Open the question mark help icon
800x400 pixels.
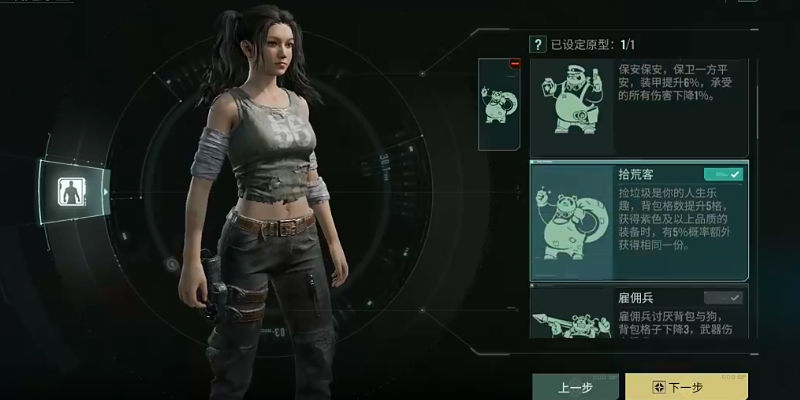pyautogui.click(x=538, y=44)
